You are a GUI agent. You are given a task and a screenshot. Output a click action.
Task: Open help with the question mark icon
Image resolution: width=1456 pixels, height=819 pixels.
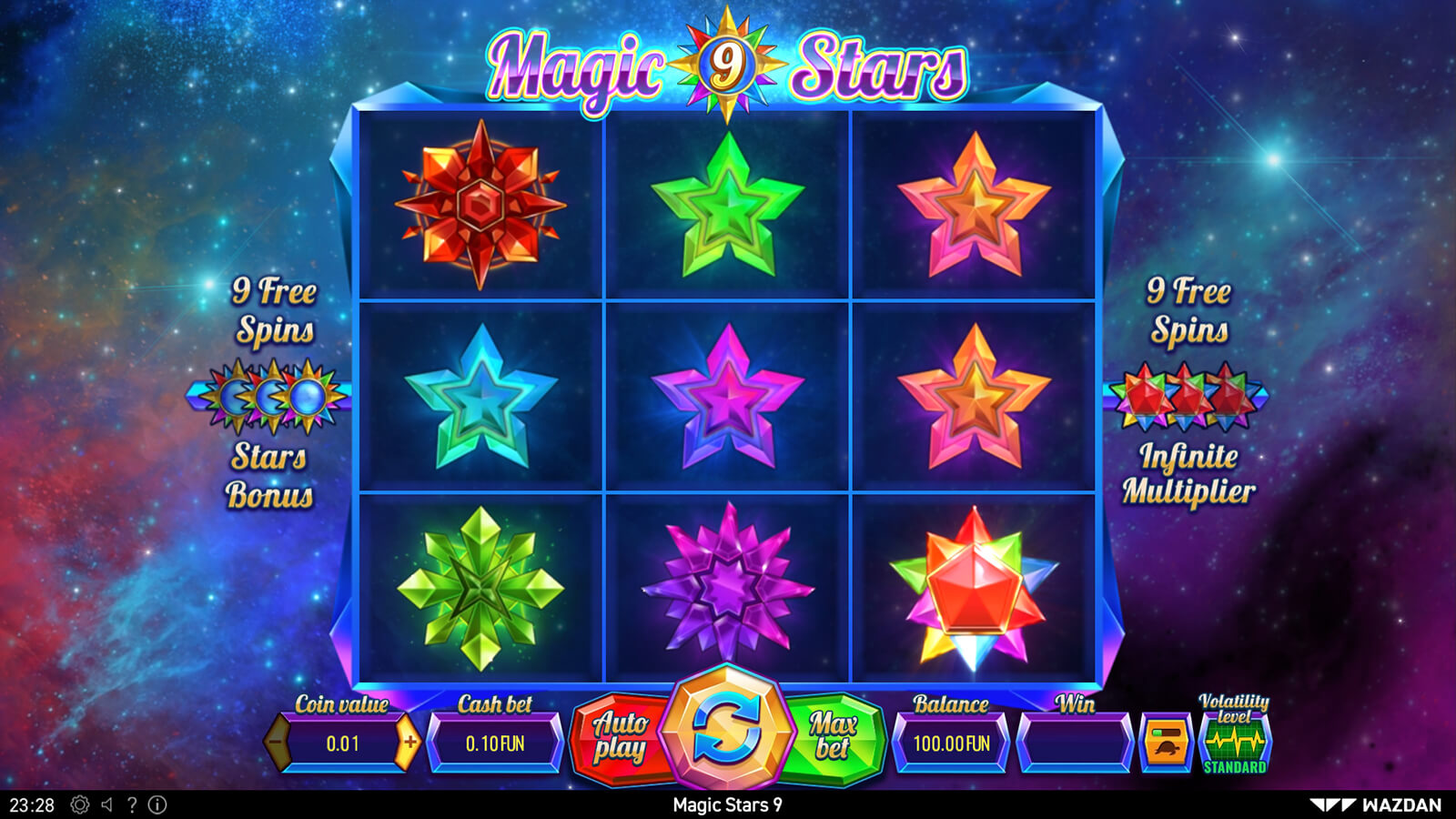[x=133, y=804]
